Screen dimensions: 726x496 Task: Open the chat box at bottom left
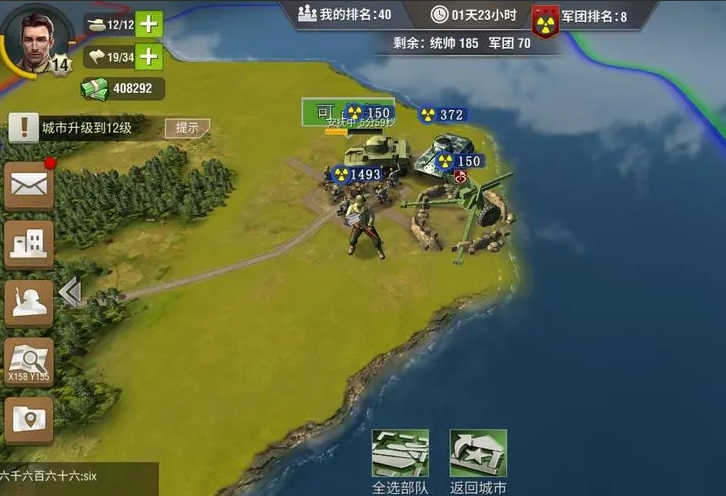pyautogui.click(x=78, y=478)
